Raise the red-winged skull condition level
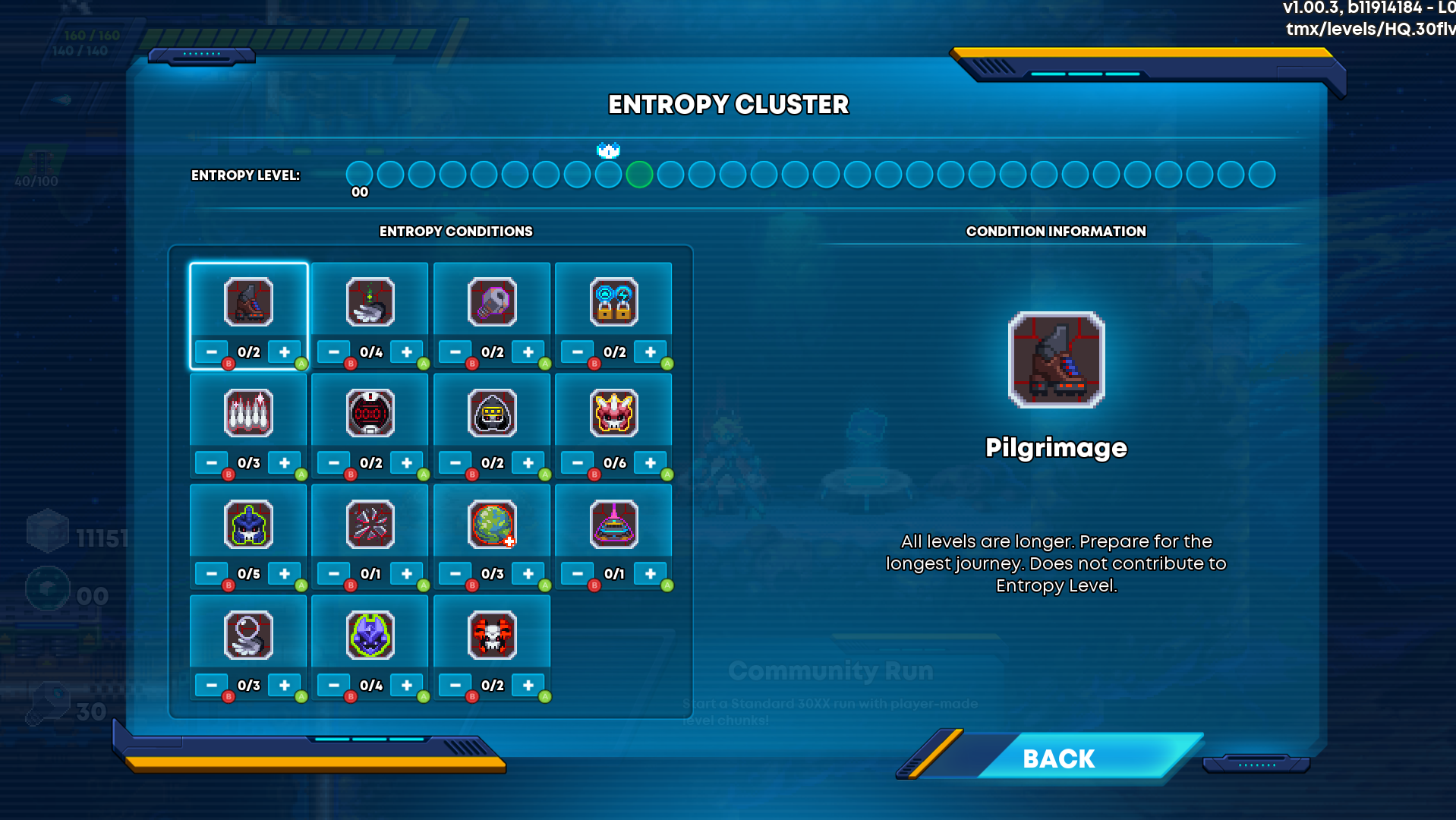Screen dimensions: 1456x820 528,685
